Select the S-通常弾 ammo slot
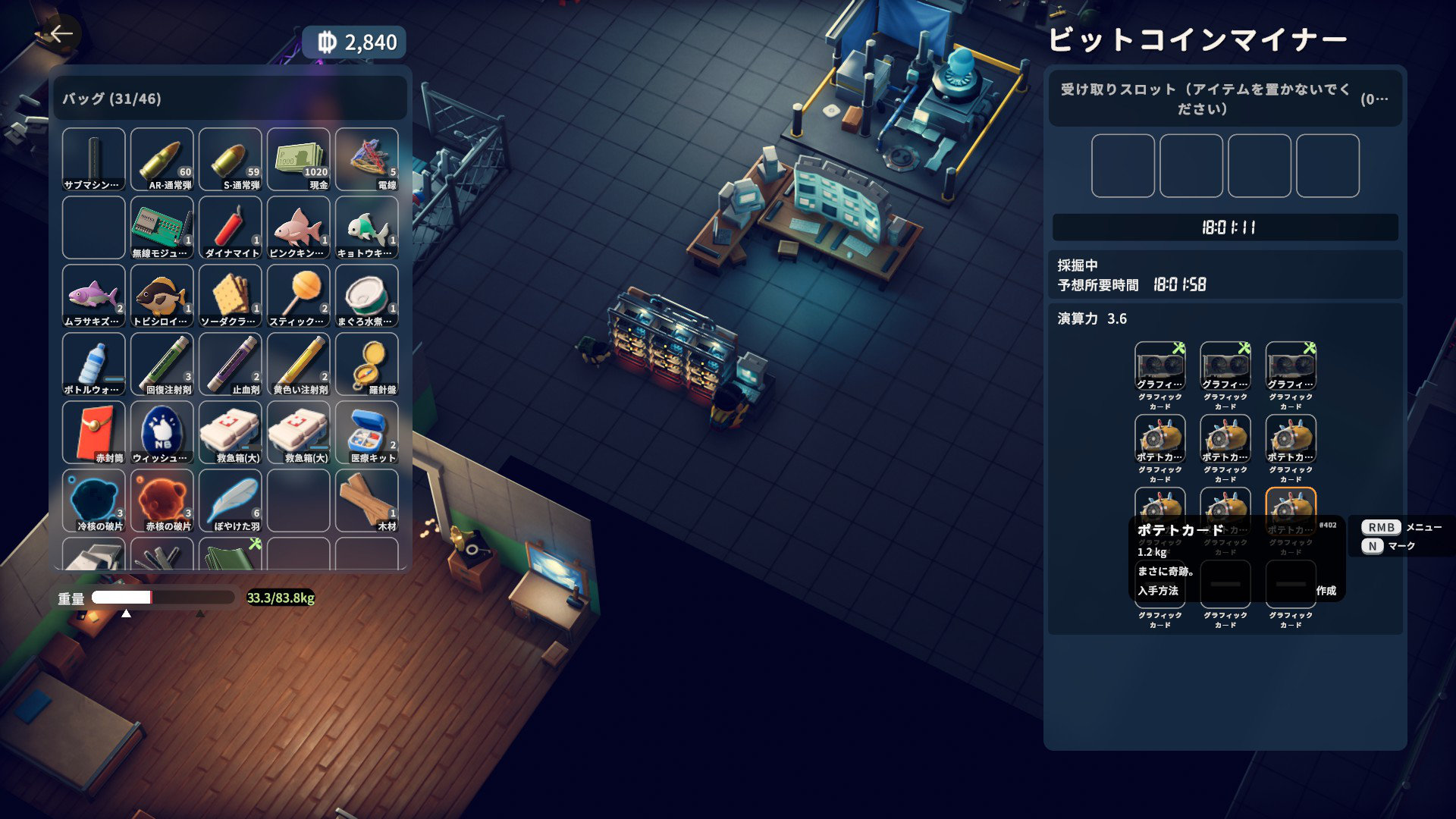This screenshot has width=1456, height=819. 231,159
